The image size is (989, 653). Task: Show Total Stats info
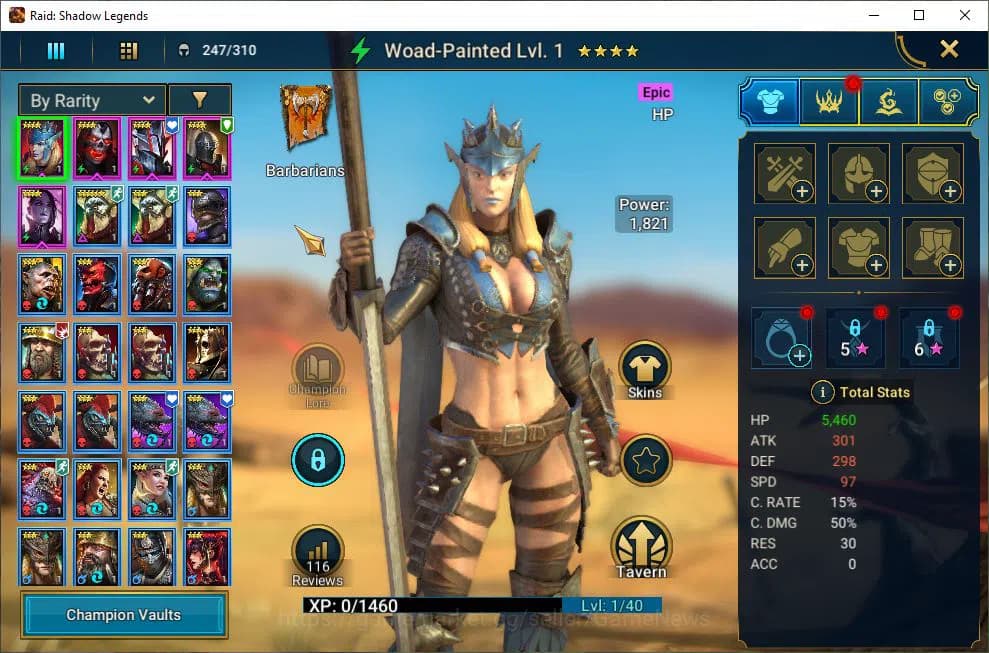(x=822, y=392)
